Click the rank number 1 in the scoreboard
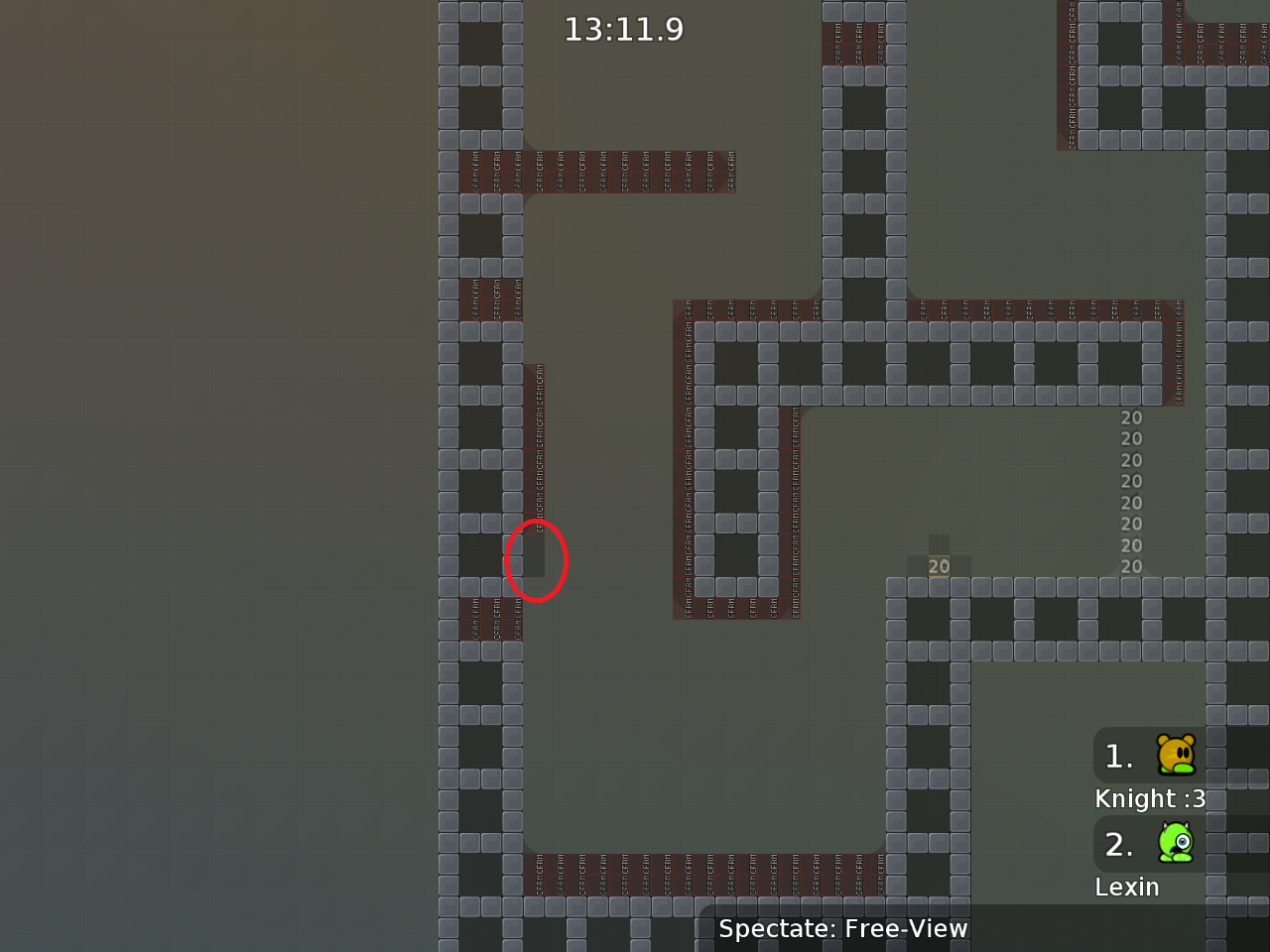The image size is (1270, 952). tap(1118, 756)
